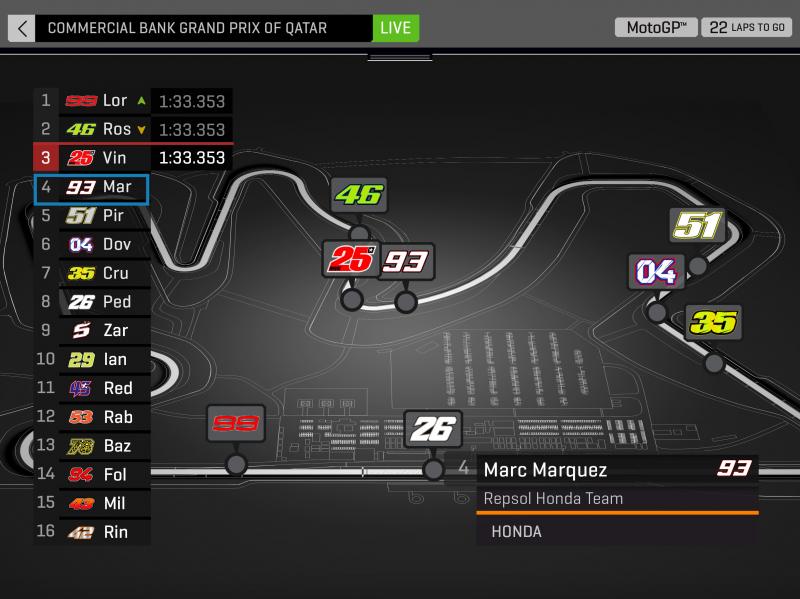Select Zarco's row in the standings
The width and height of the screenshot is (800, 599).
tap(92, 331)
